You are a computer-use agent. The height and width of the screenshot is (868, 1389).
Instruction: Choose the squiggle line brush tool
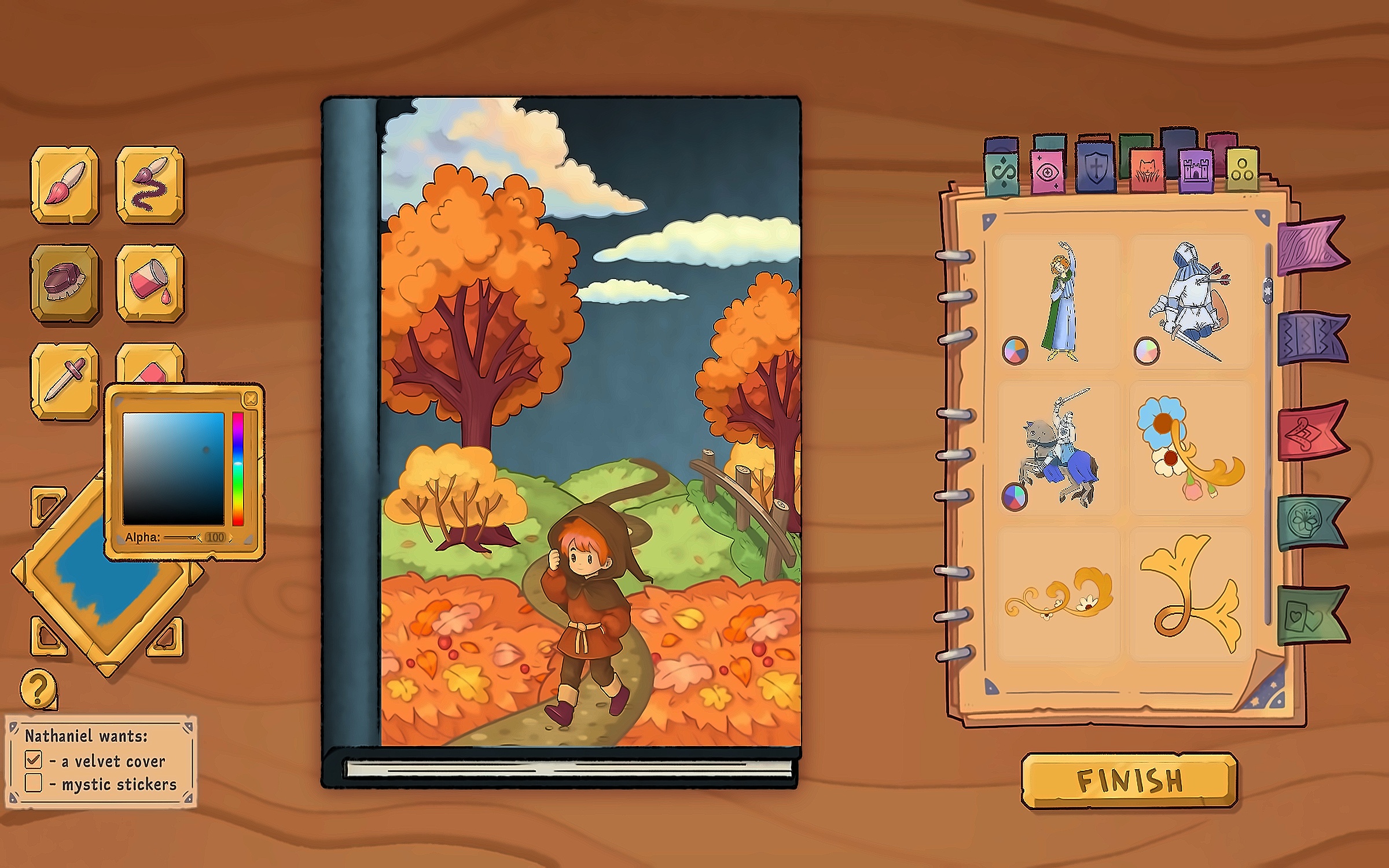tap(150, 183)
